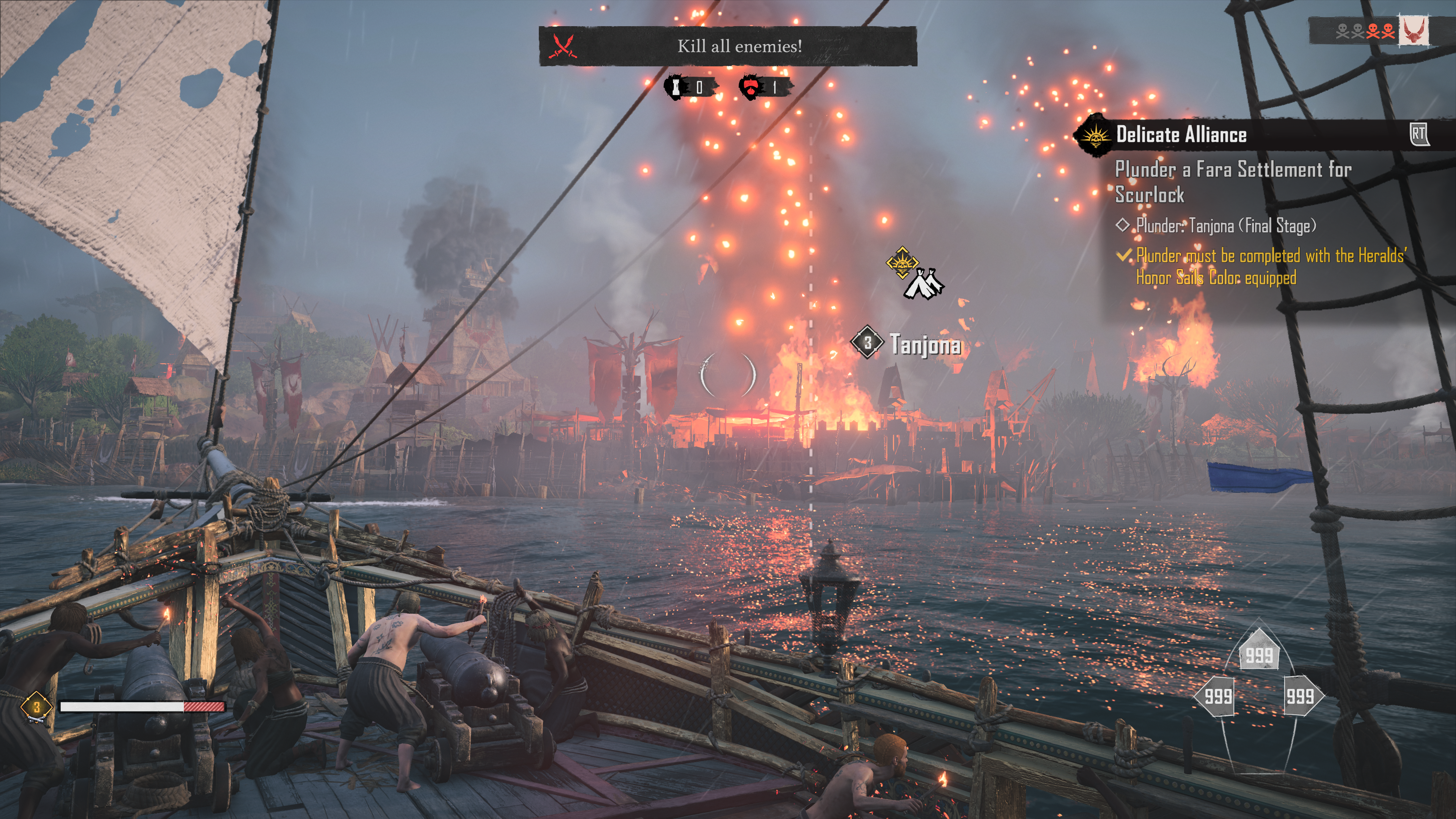This screenshot has width=1456, height=819.
Task: Open the Delicate Alliance quest tracker
Action: click(x=1181, y=135)
